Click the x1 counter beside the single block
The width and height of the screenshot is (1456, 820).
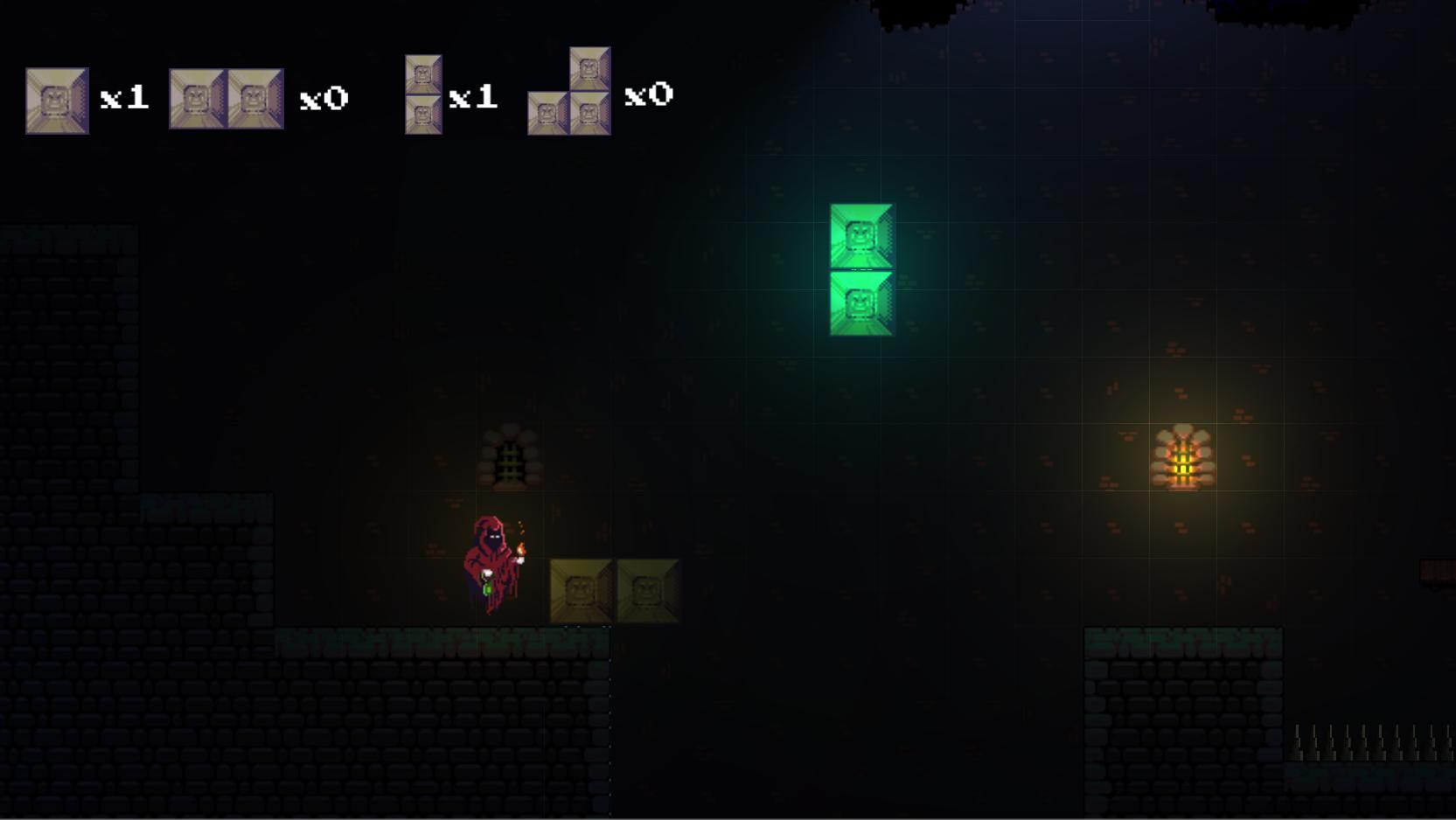[125, 99]
